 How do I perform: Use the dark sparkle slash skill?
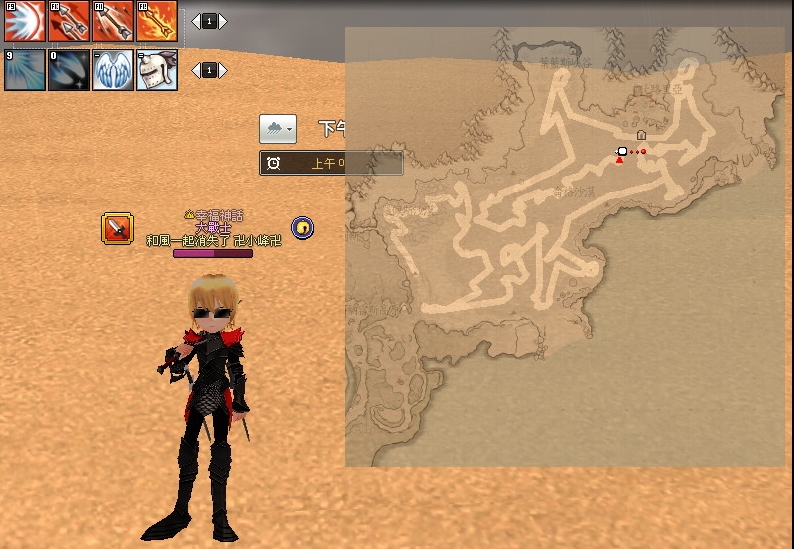(69, 70)
